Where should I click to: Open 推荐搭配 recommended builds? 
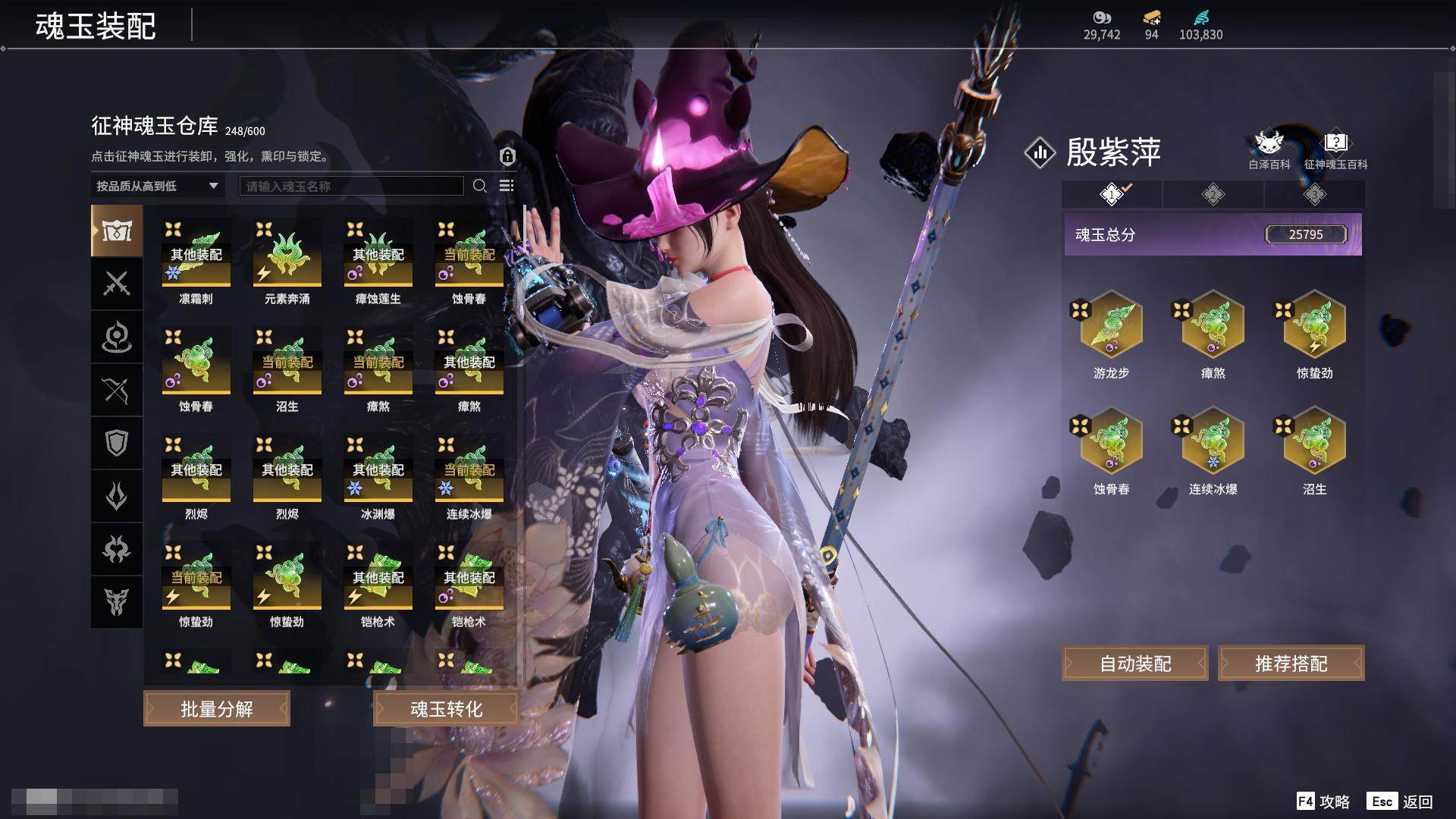(1291, 664)
